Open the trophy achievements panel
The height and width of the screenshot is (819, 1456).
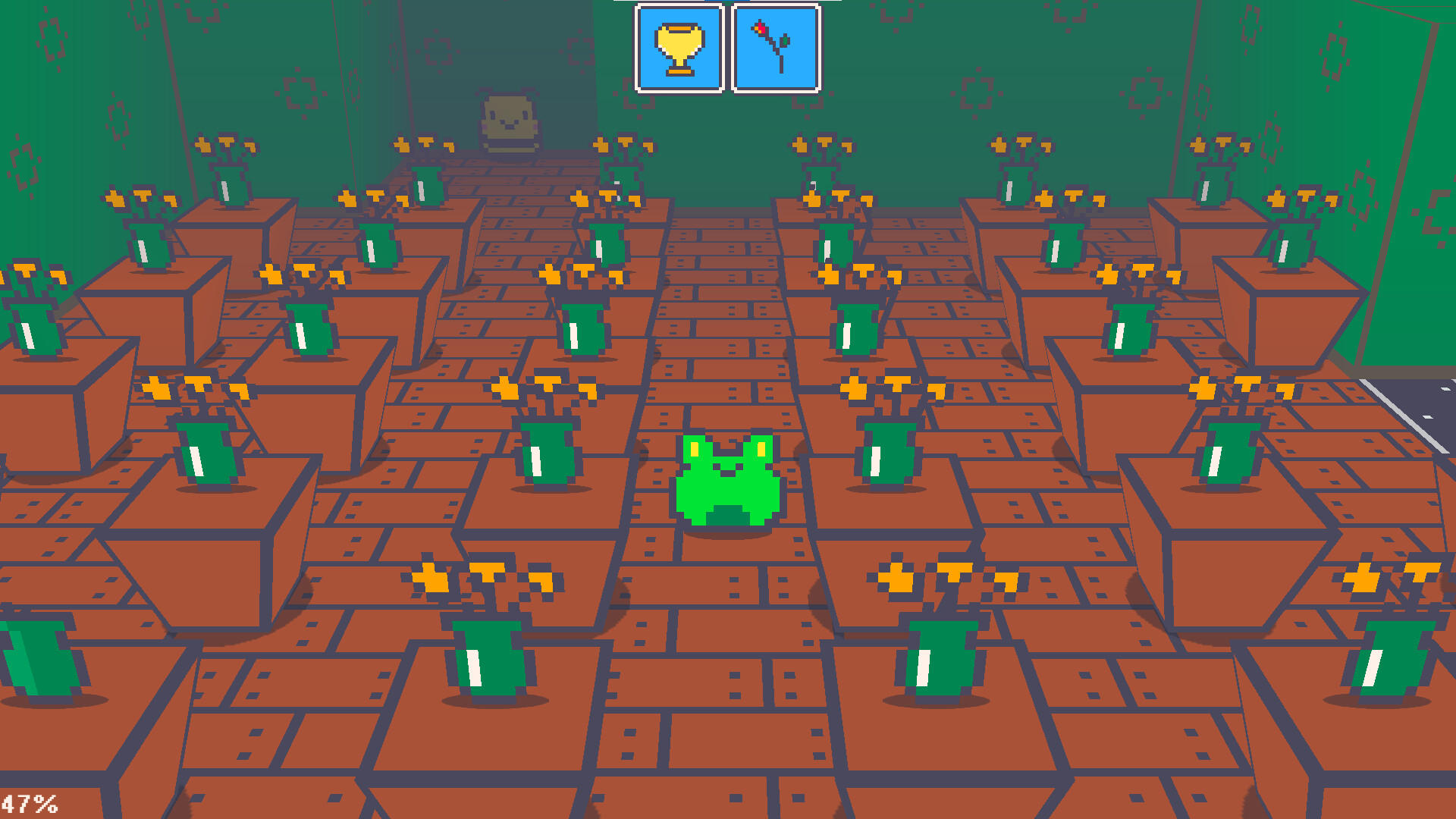pyautogui.click(x=679, y=47)
